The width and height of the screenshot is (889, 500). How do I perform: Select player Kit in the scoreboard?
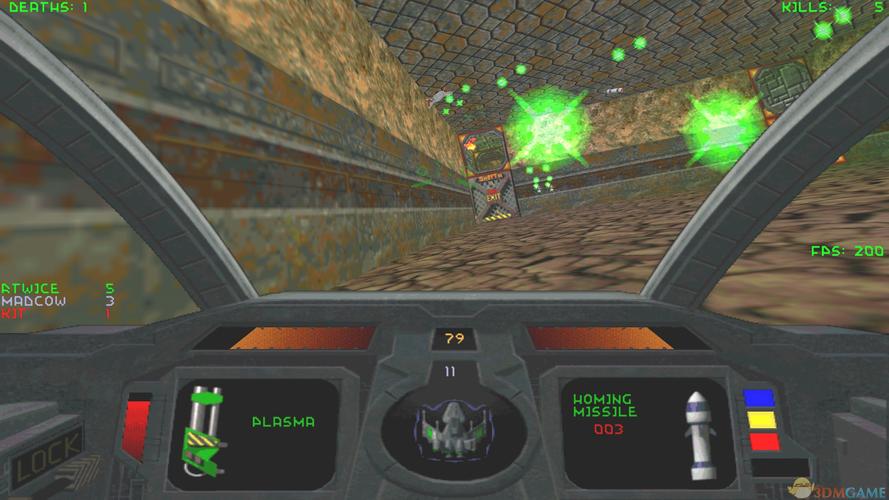[x=13, y=313]
